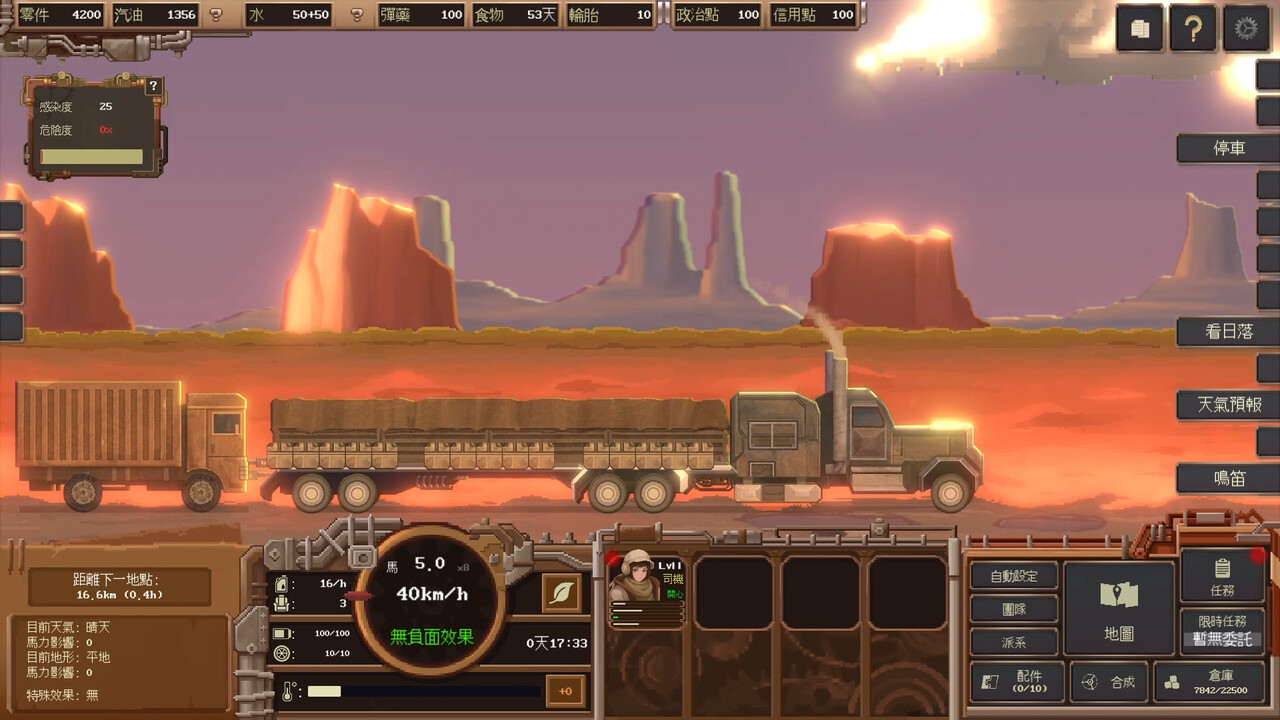Image resolution: width=1280 pixels, height=720 pixels.
Task: Click the +0 temperature adjust button
Action: click(x=565, y=691)
